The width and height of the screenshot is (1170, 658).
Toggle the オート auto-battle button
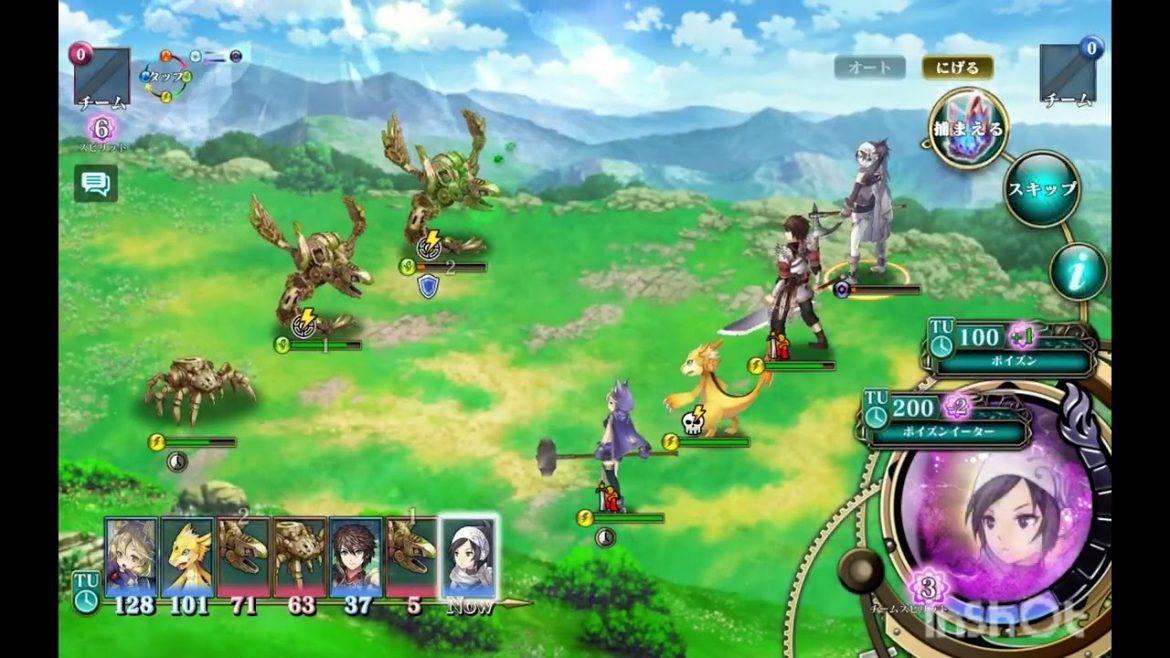tap(869, 68)
